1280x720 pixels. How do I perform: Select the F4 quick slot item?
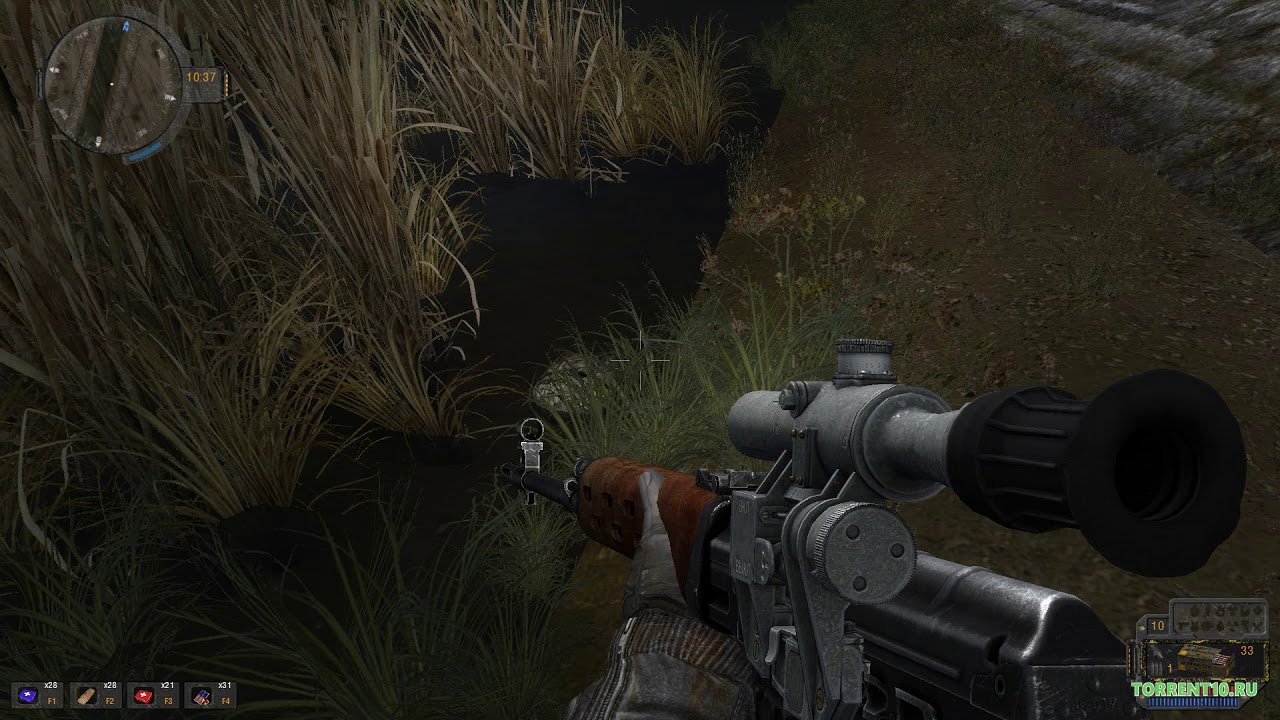[199, 695]
